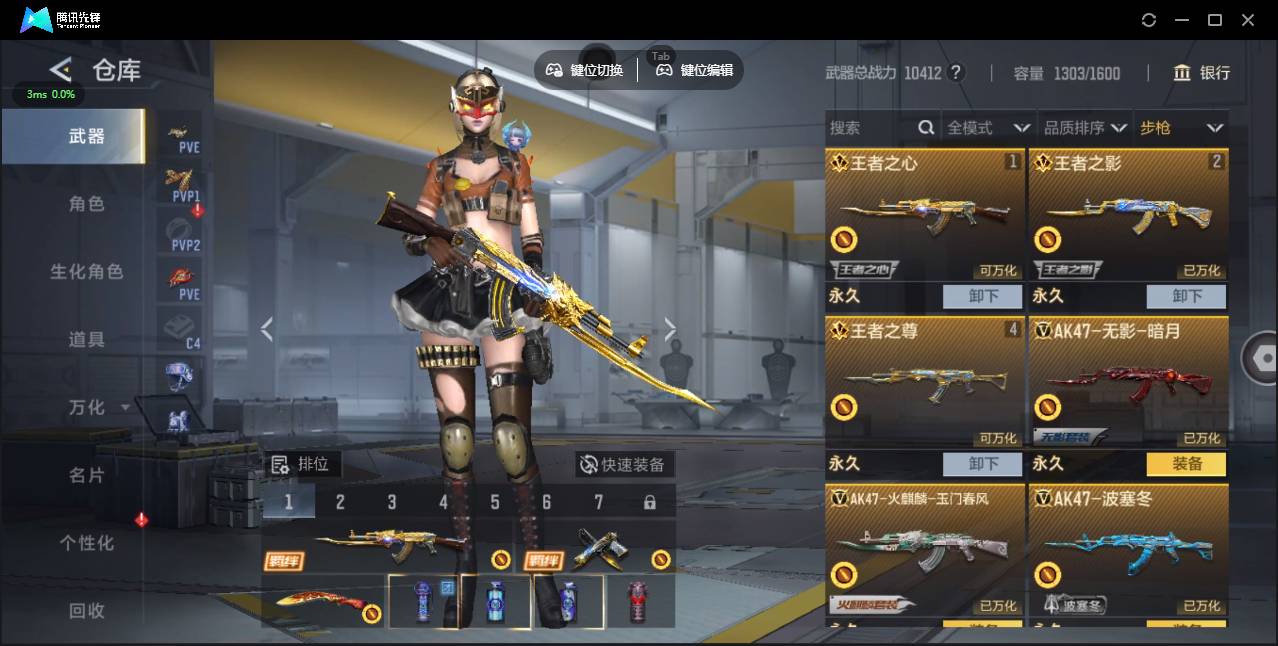Select the AK47-波塞冬 weapon card
Viewport: 1278px width, 646px height.
[x=1128, y=550]
